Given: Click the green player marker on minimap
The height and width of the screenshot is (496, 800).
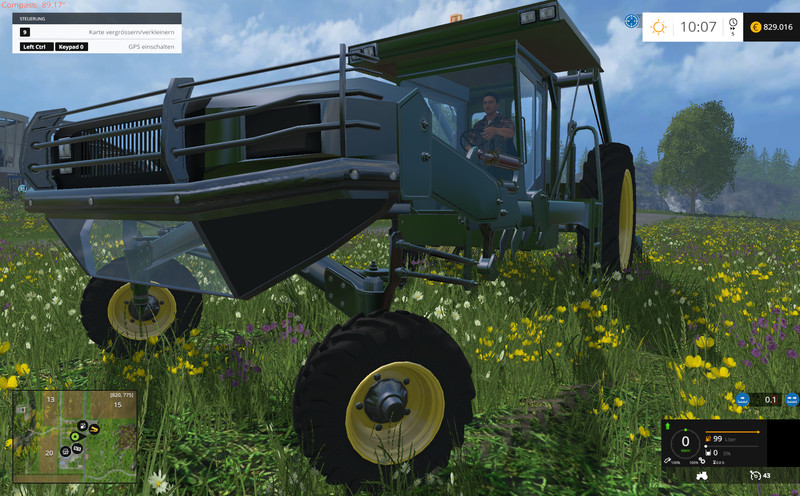Looking at the screenshot, I should [x=75, y=437].
